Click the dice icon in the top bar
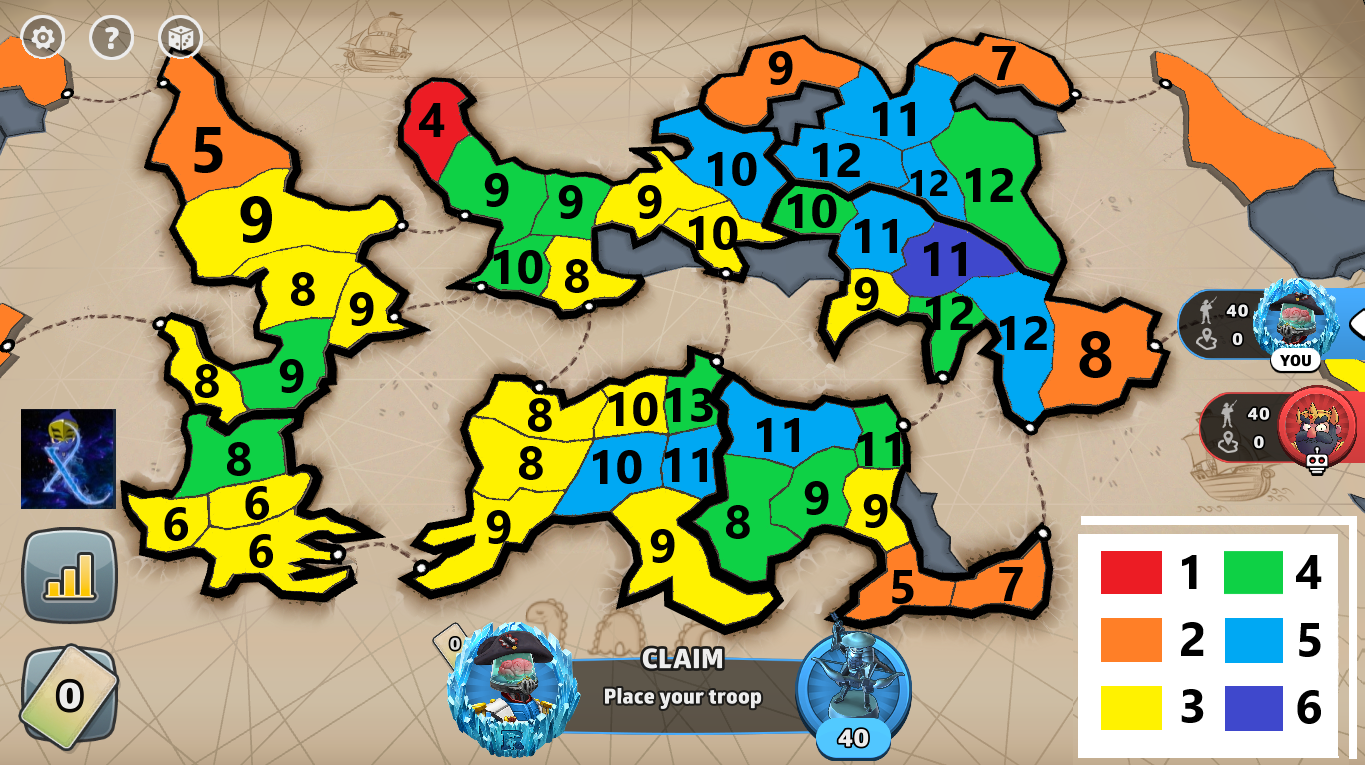1365x765 pixels. (x=180, y=39)
